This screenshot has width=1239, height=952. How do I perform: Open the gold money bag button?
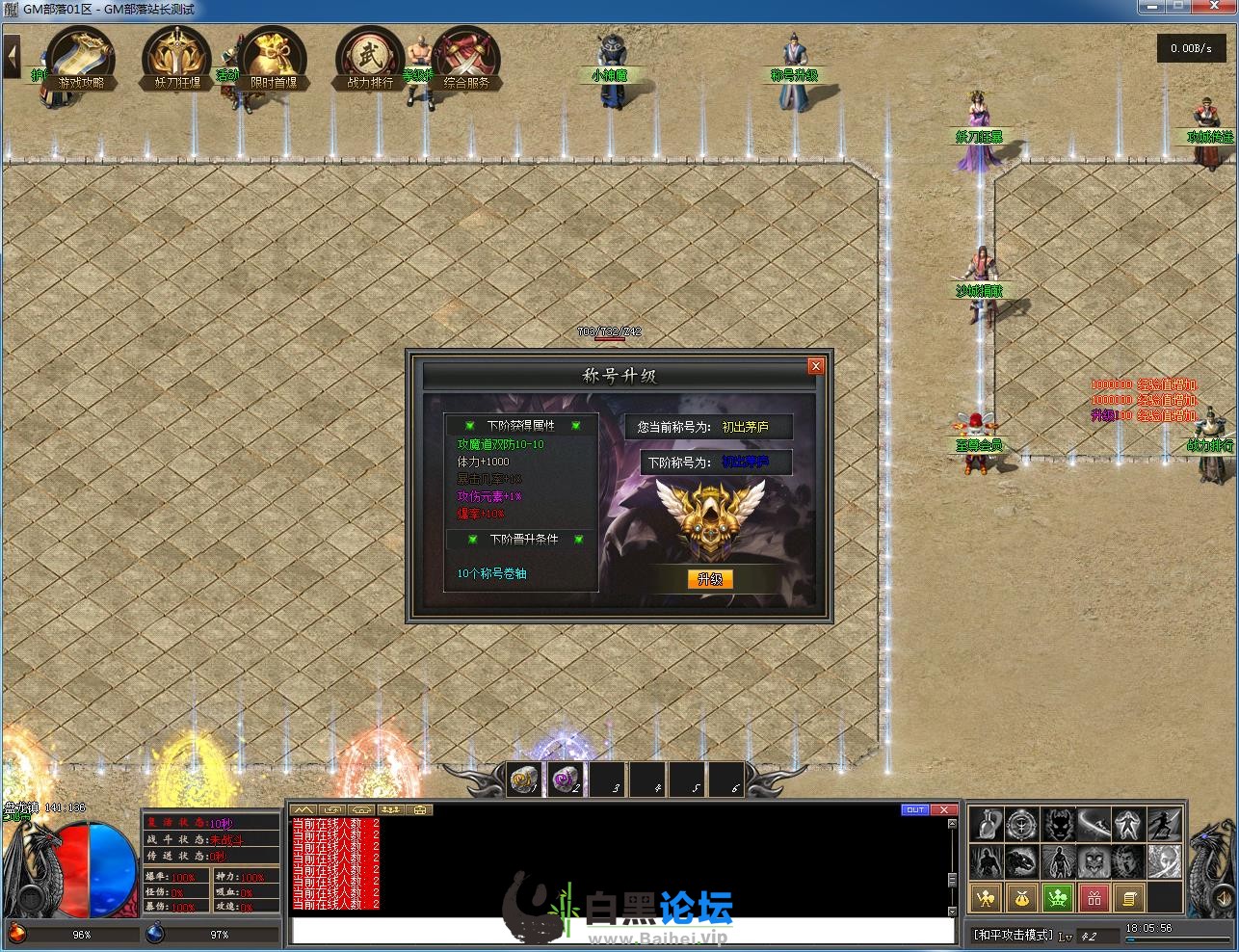point(1022,899)
